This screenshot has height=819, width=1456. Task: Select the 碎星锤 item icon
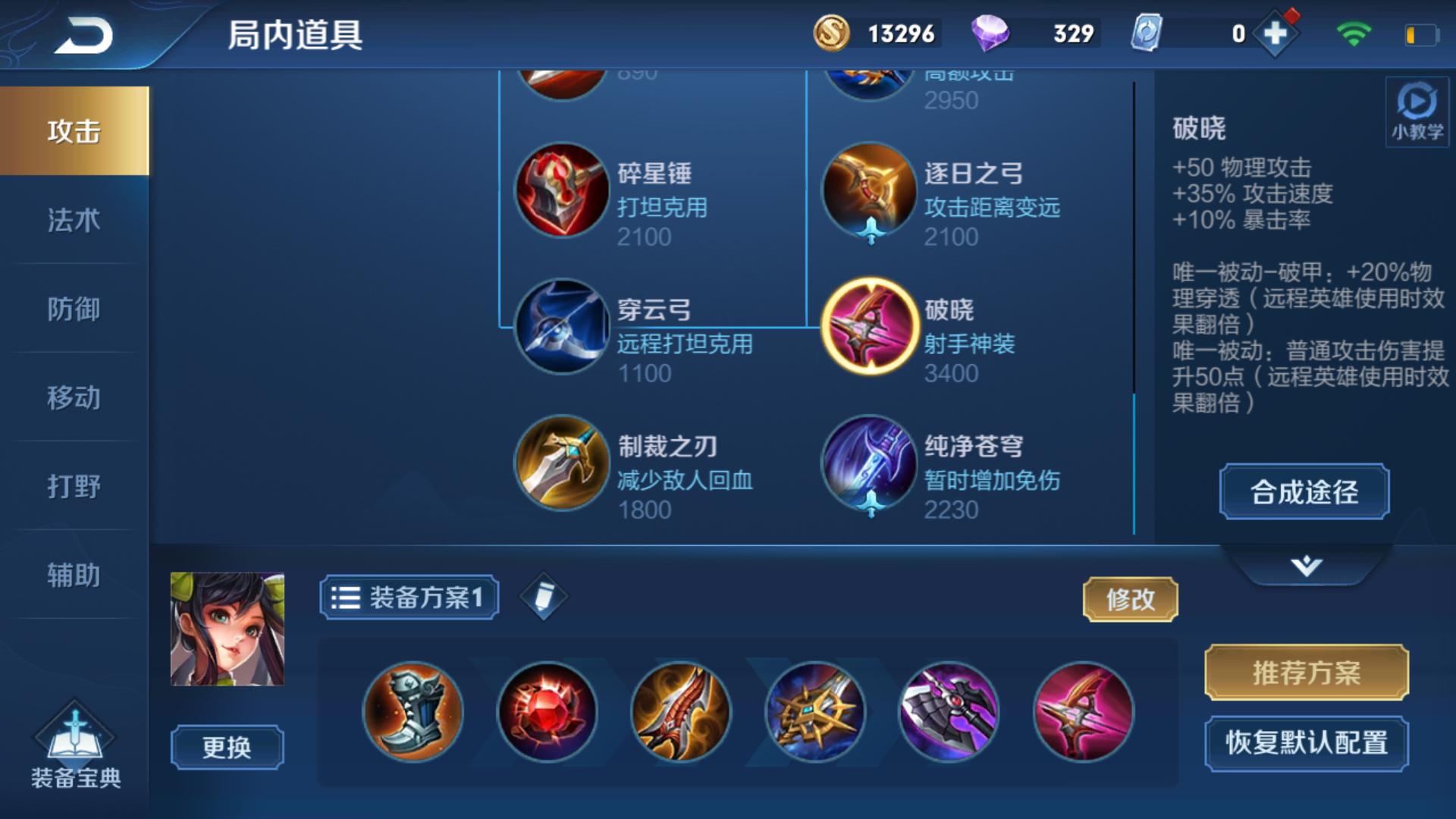click(x=560, y=190)
